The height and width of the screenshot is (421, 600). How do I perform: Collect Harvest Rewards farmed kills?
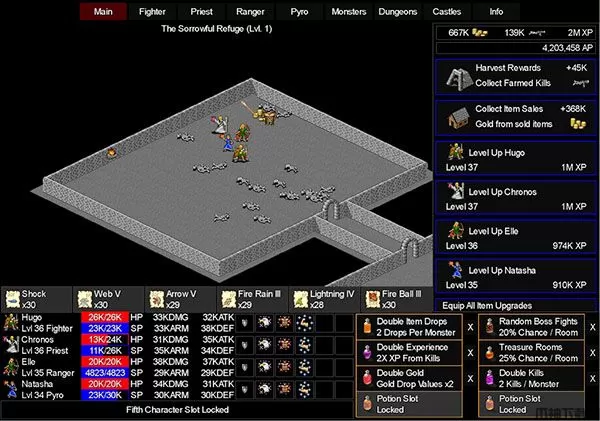point(515,75)
